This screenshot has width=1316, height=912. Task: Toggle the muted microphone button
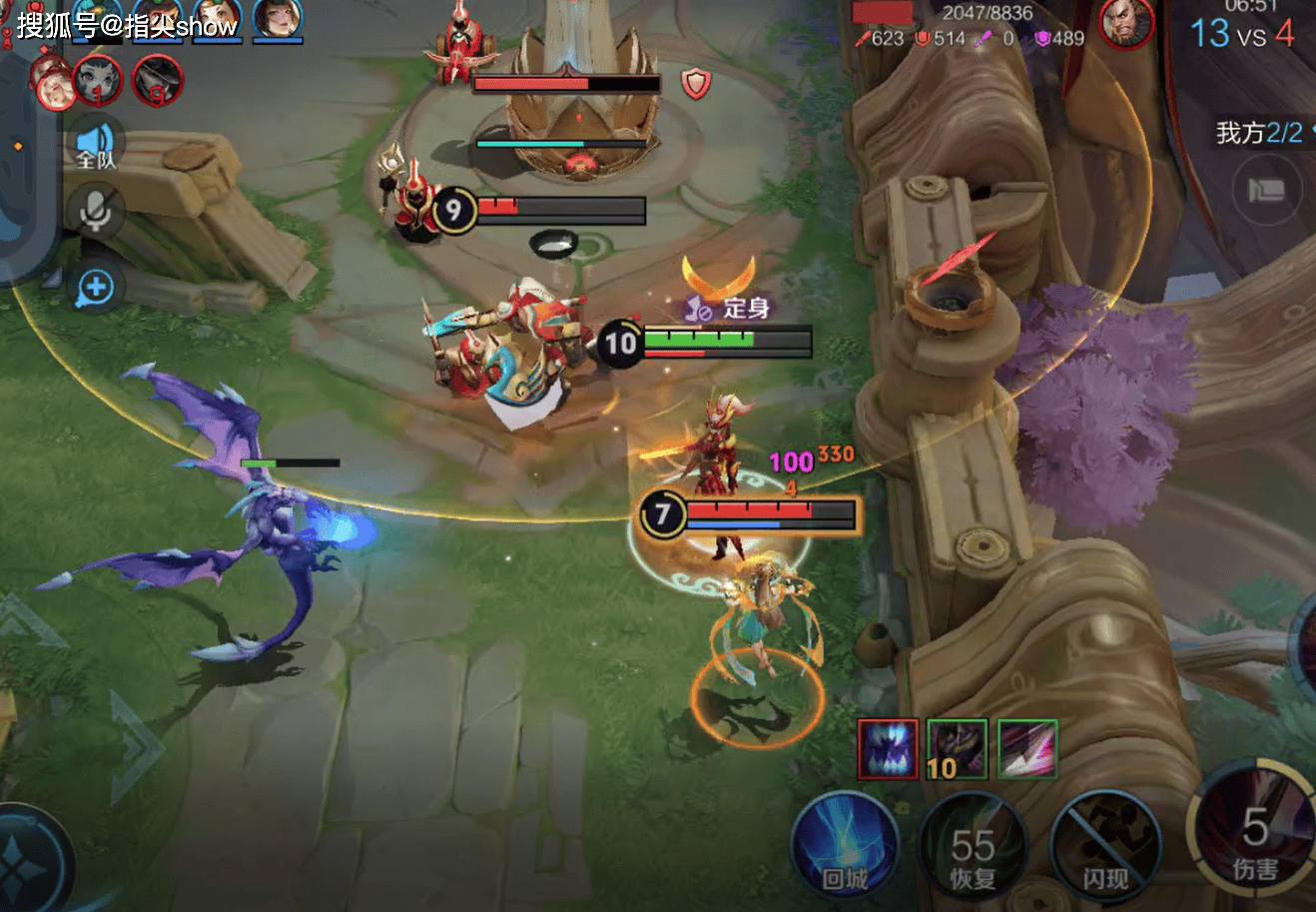click(x=96, y=212)
